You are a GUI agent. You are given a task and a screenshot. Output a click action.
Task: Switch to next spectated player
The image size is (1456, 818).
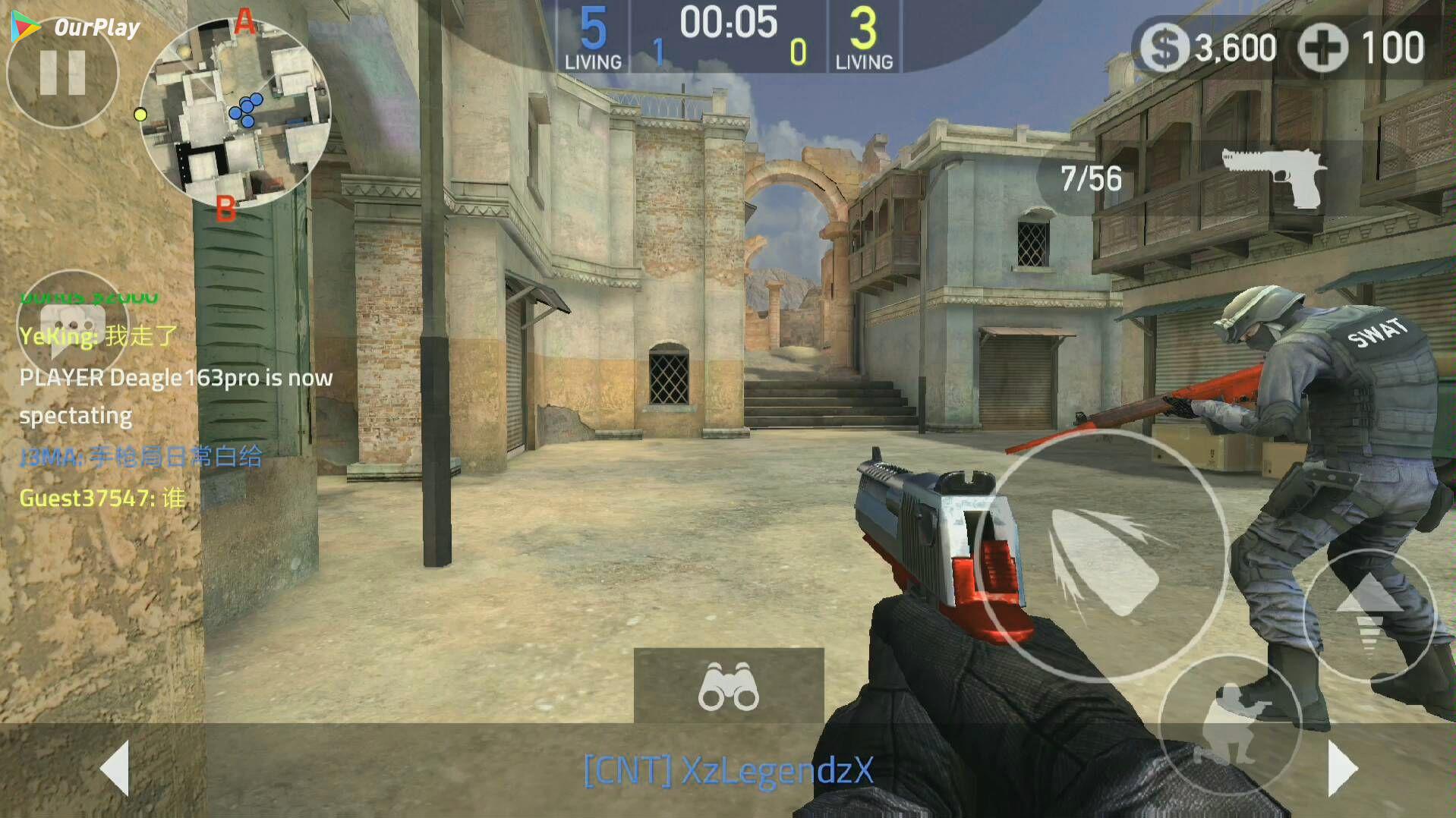coord(1342,768)
